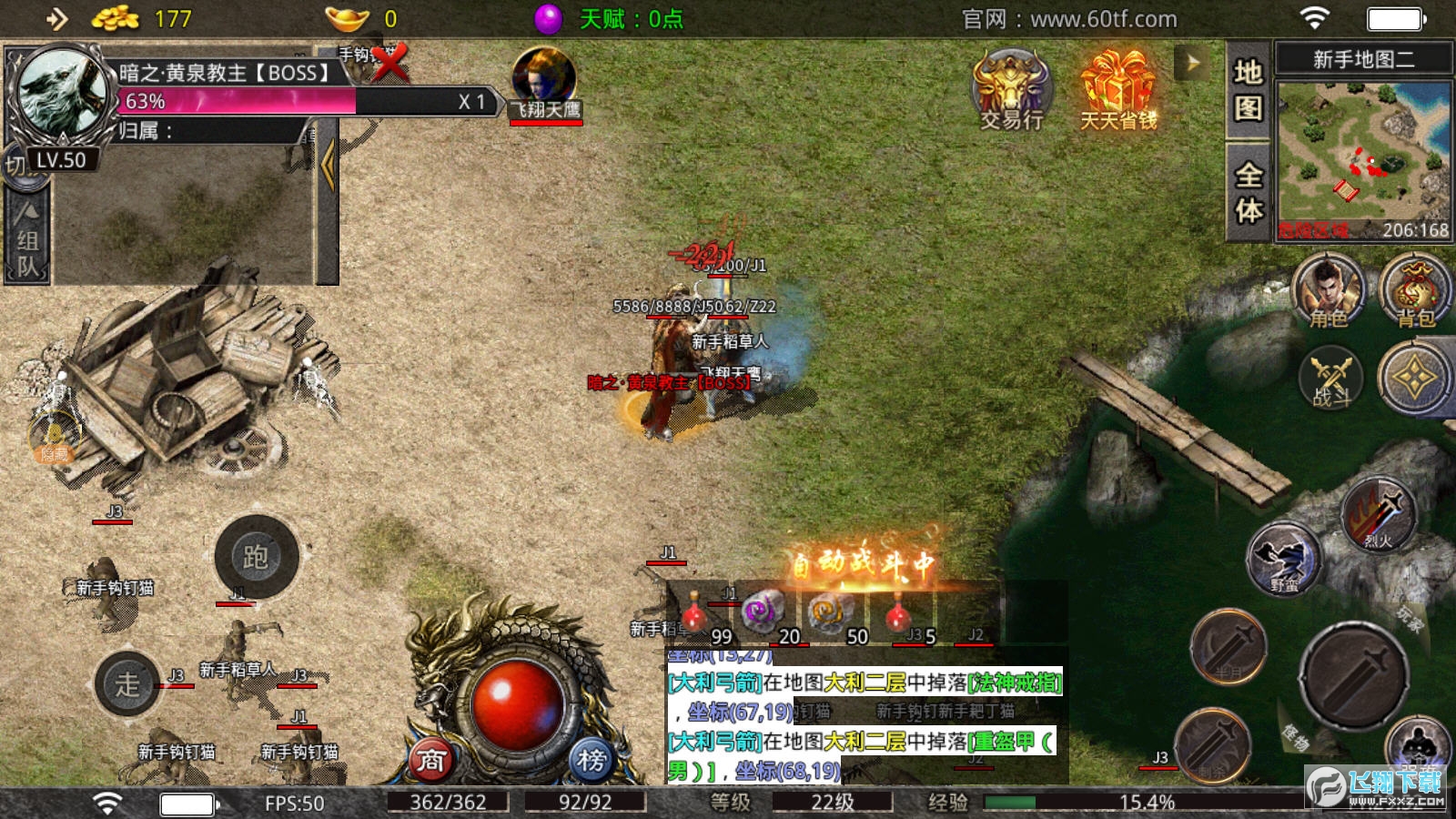Viewport: 1456px width, 819px height.
Task: Open the 角色 character sheet
Action: [x=1329, y=291]
